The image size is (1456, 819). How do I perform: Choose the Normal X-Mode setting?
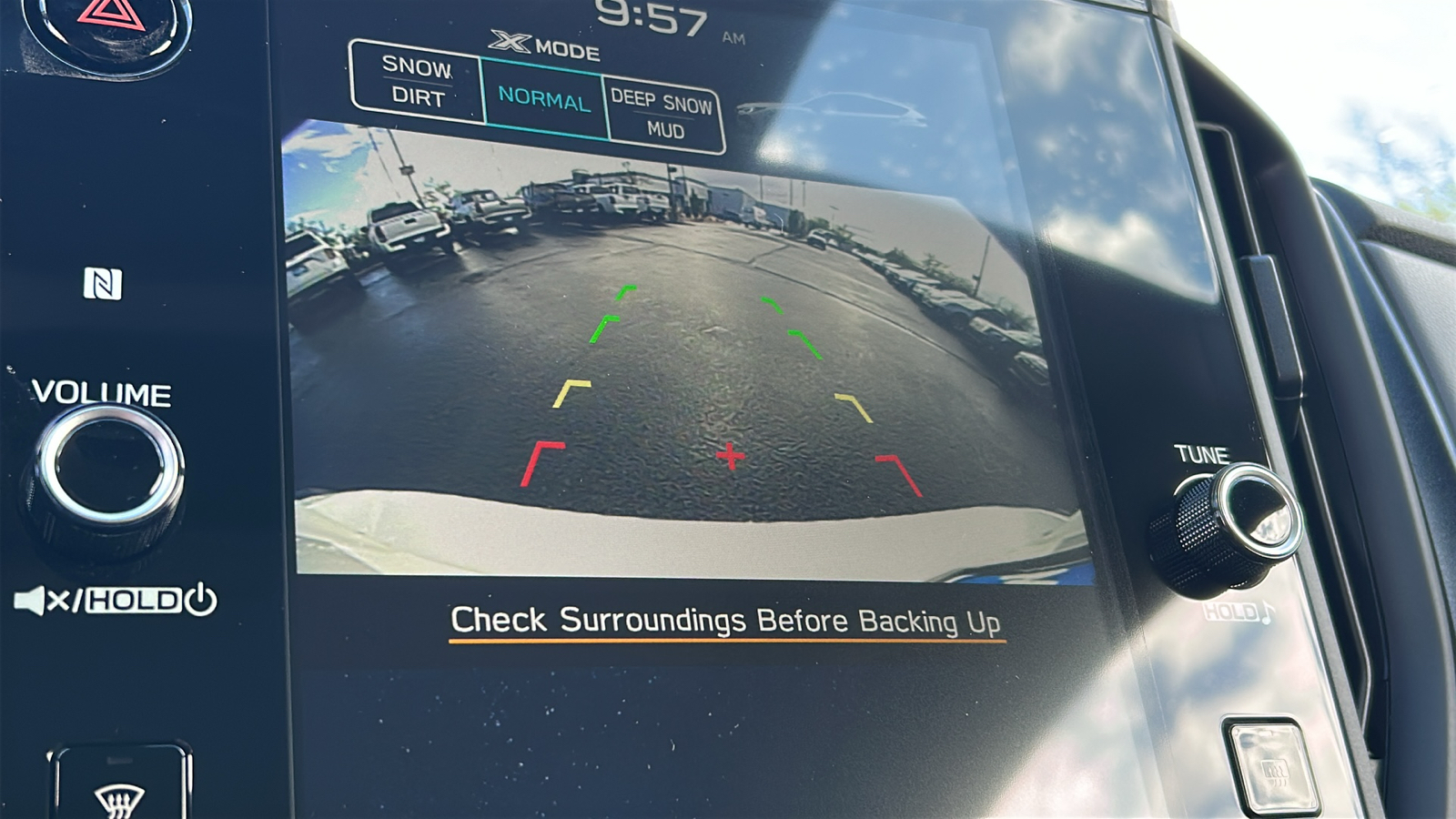coord(544,98)
